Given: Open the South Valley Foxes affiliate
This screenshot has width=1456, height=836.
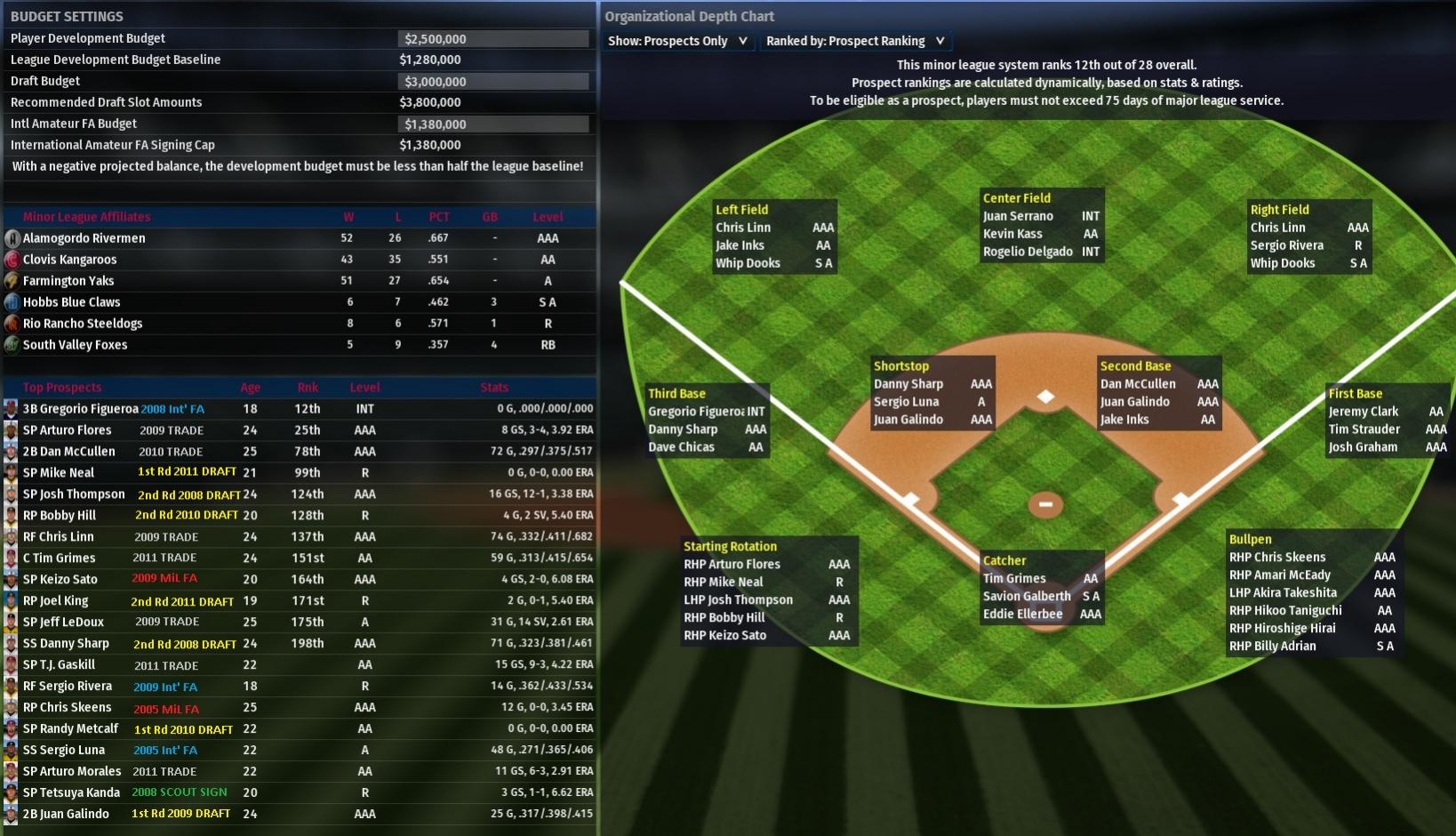Looking at the screenshot, I should point(75,345).
